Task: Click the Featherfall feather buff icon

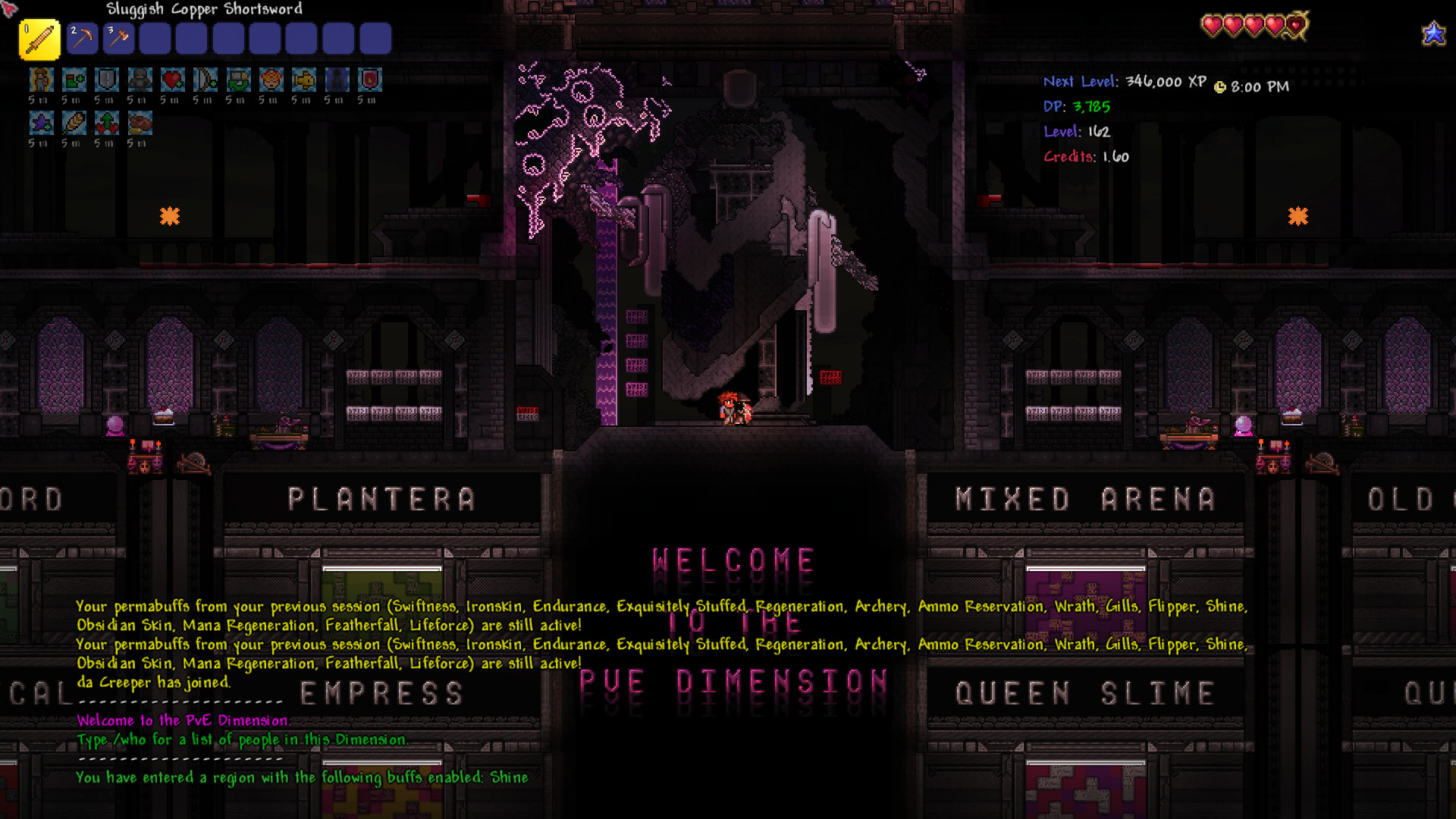Action: coord(74,123)
